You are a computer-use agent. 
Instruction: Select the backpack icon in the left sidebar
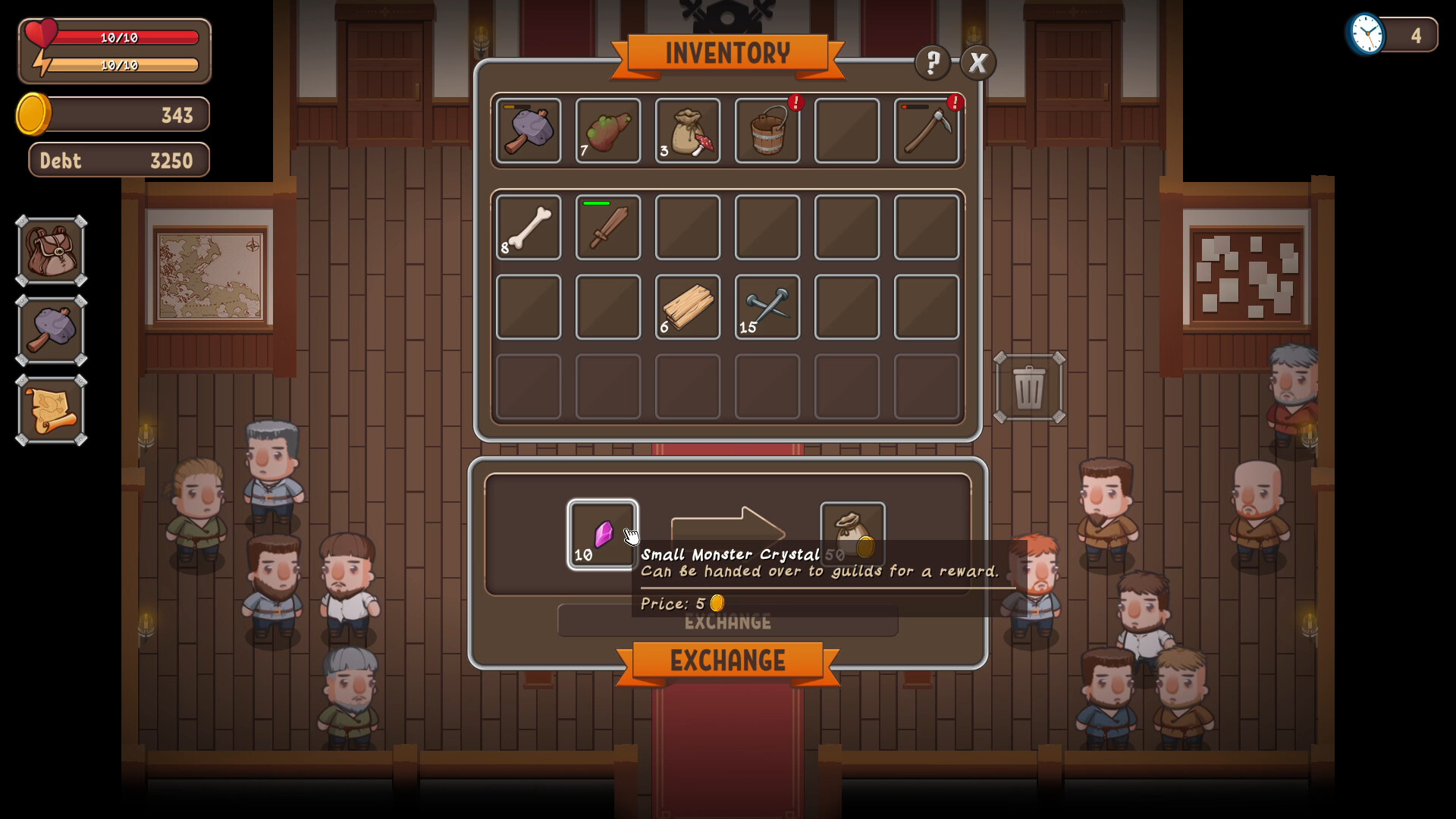pyautogui.click(x=50, y=250)
